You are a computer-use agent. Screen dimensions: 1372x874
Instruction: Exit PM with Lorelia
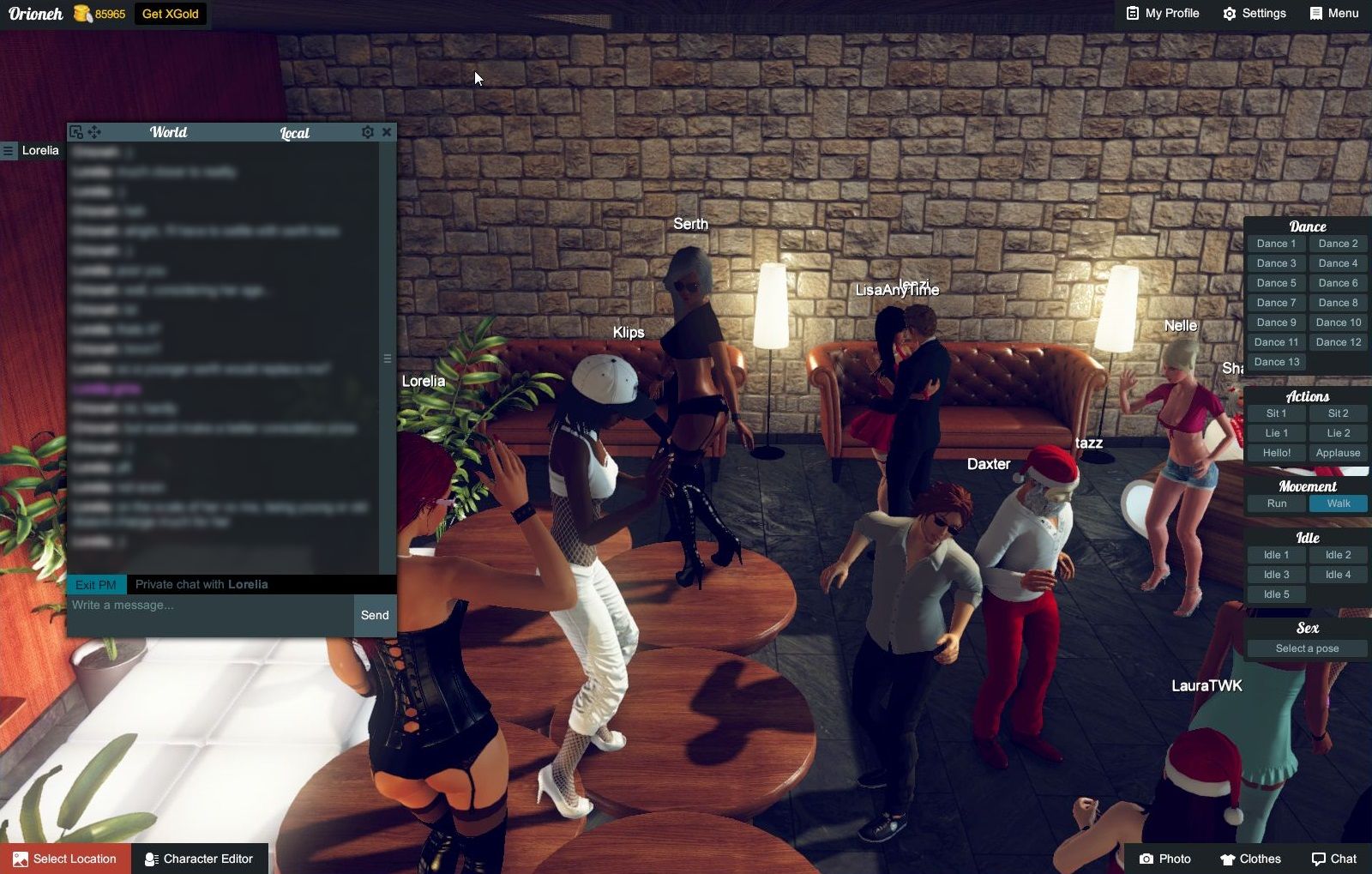pyautogui.click(x=97, y=583)
